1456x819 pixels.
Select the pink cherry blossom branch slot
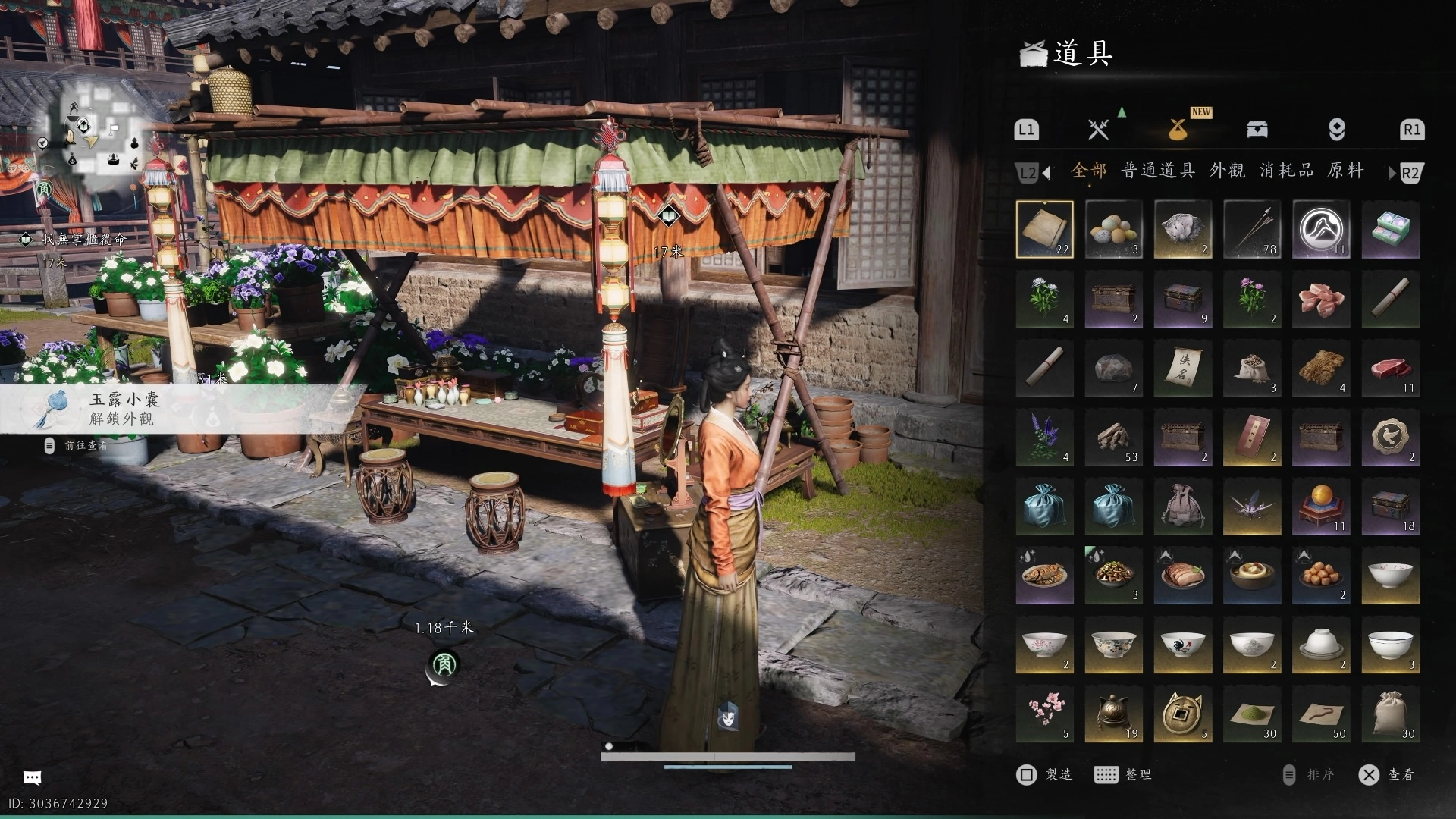tap(1044, 714)
